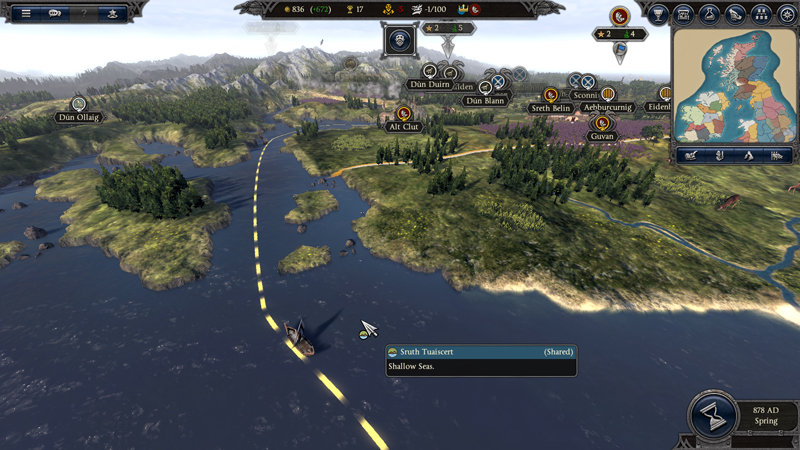Select the Dún Duirn settlement label

point(429,85)
